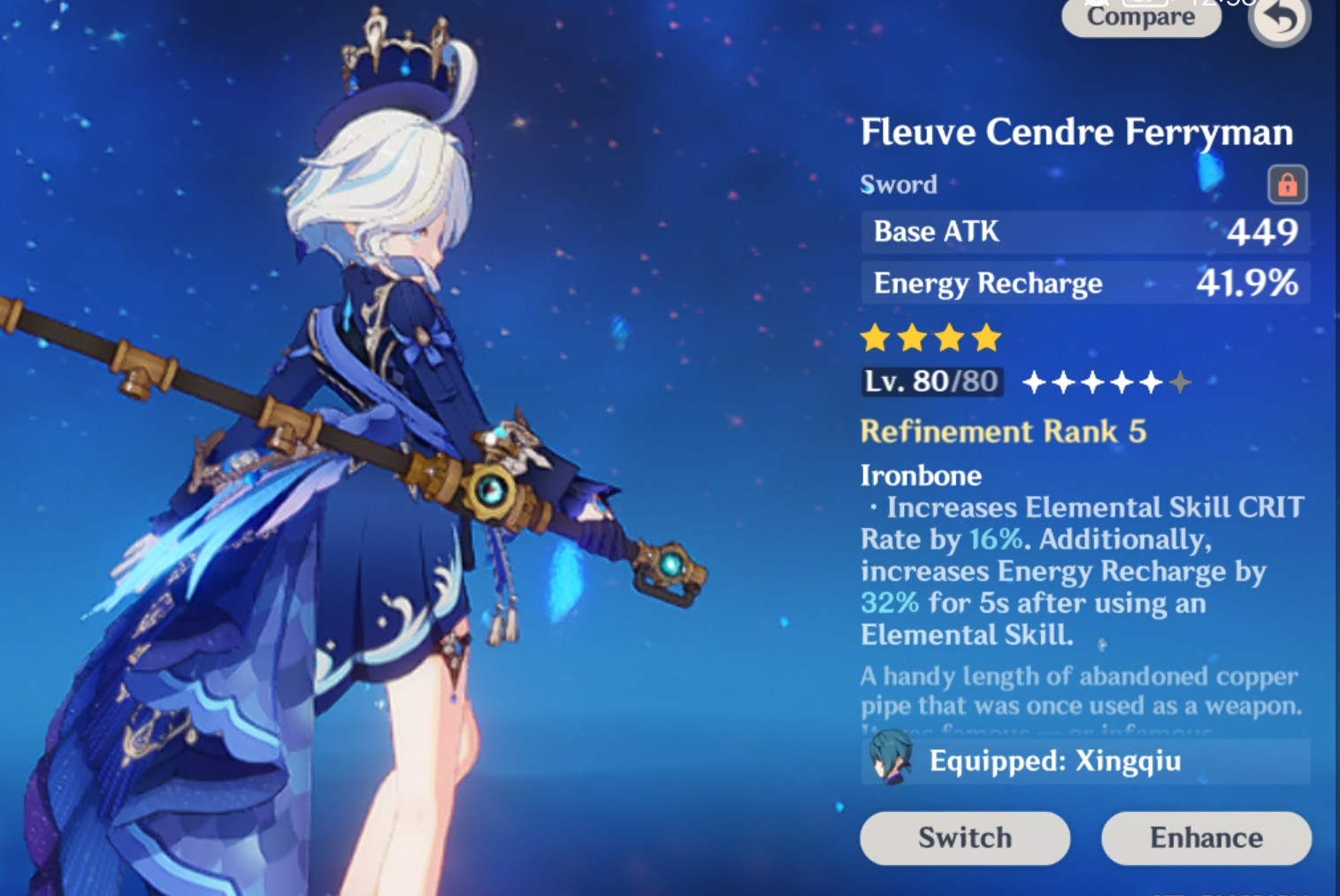
Task: Toggle the Compare overlay on
Action: point(1141,18)
